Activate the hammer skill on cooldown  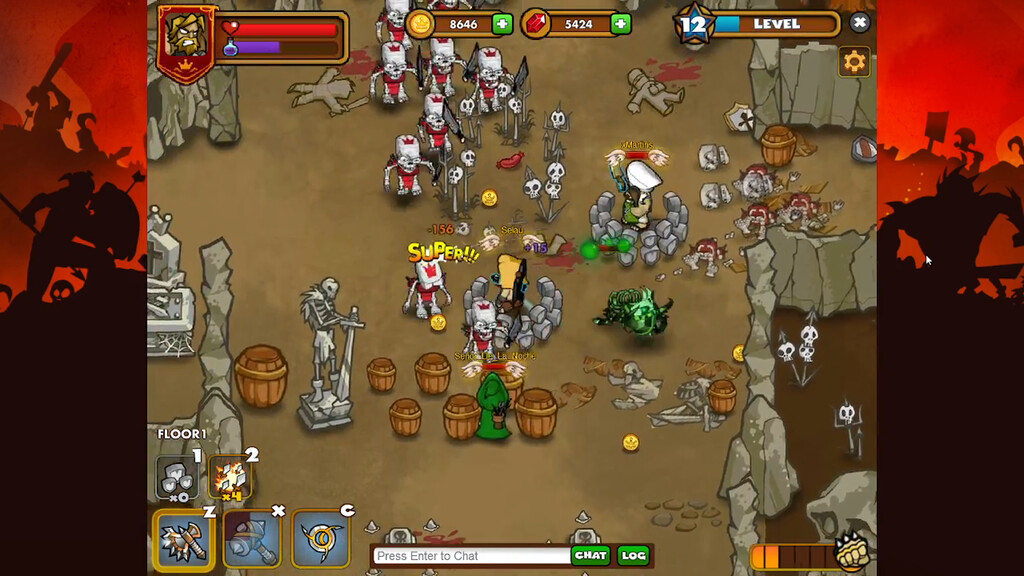(x=252, y=540)
